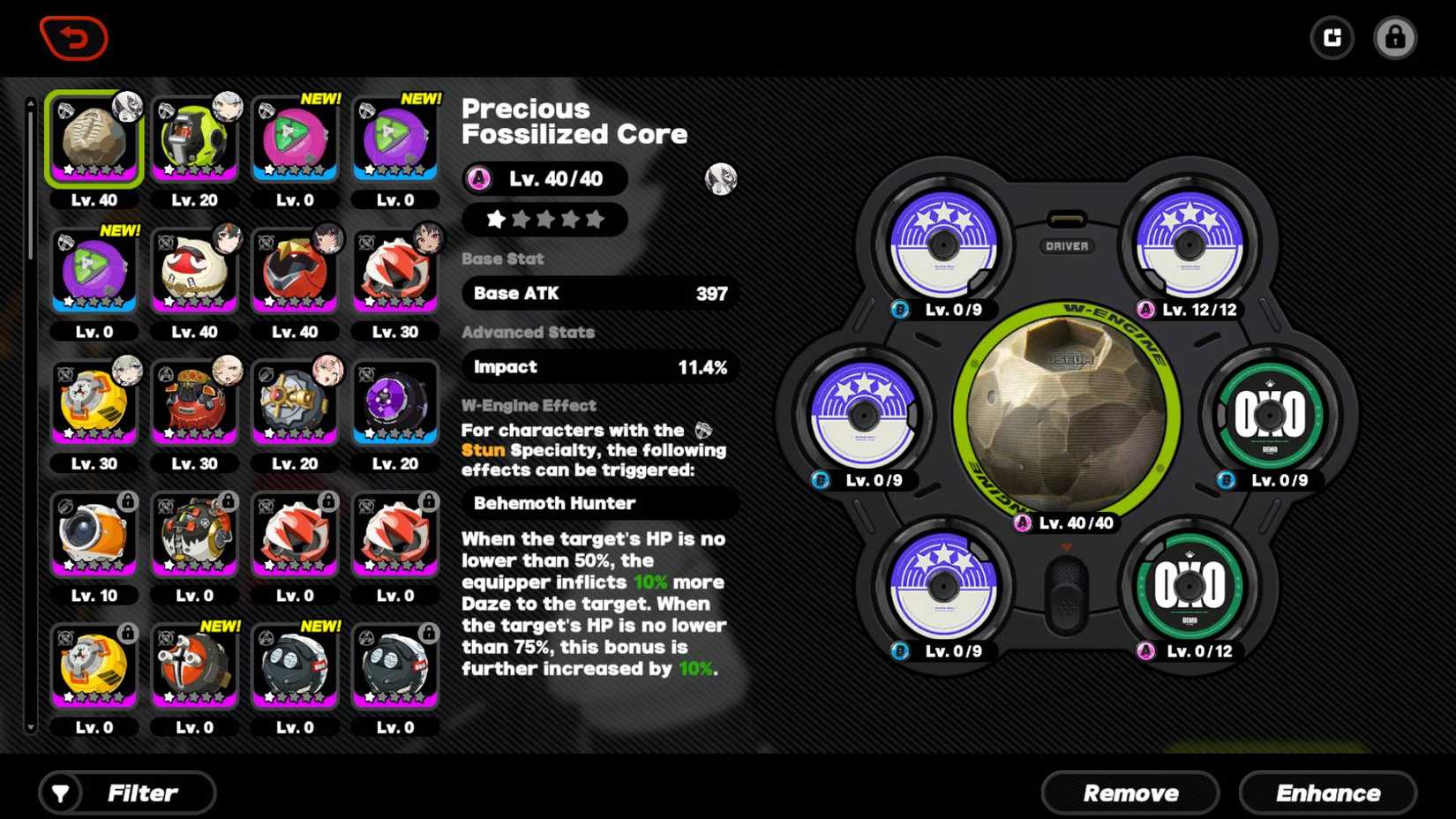Pick the cream W-Engine with red eye, Lv. 40
Screen dimensions: 1456x819
(194, 271)
